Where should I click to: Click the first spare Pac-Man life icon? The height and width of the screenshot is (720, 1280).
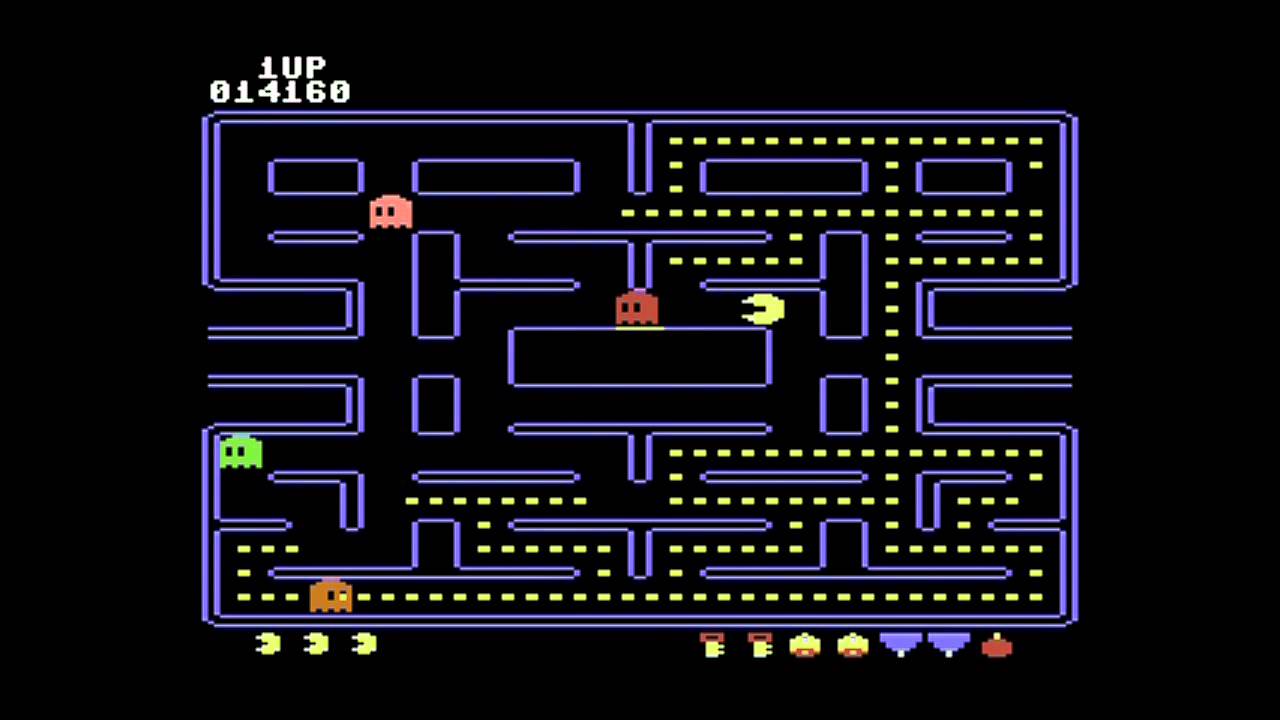[x=266, y=645]
